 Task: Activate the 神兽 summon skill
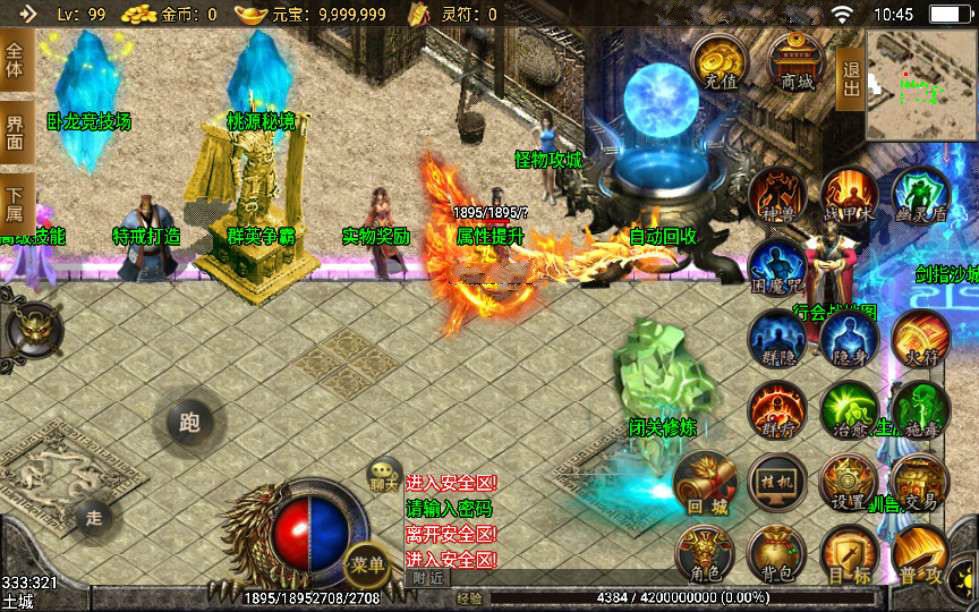777,194
